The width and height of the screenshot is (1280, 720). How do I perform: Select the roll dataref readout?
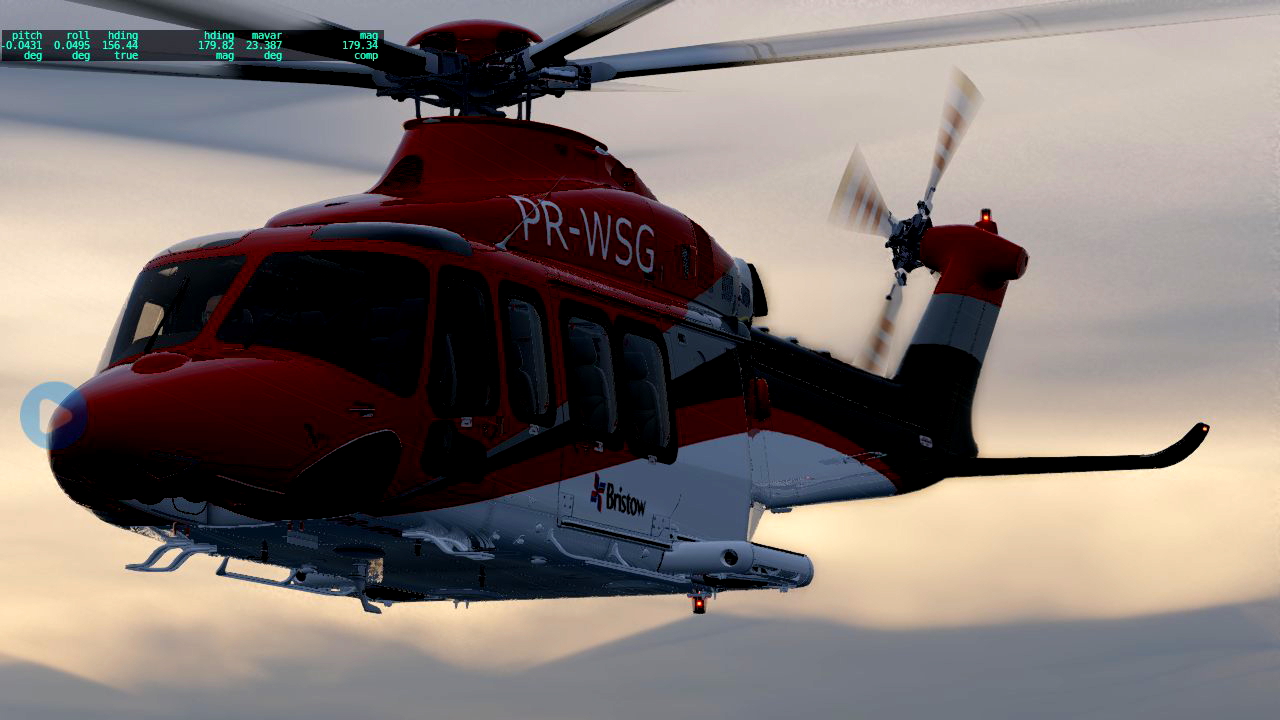71,44
